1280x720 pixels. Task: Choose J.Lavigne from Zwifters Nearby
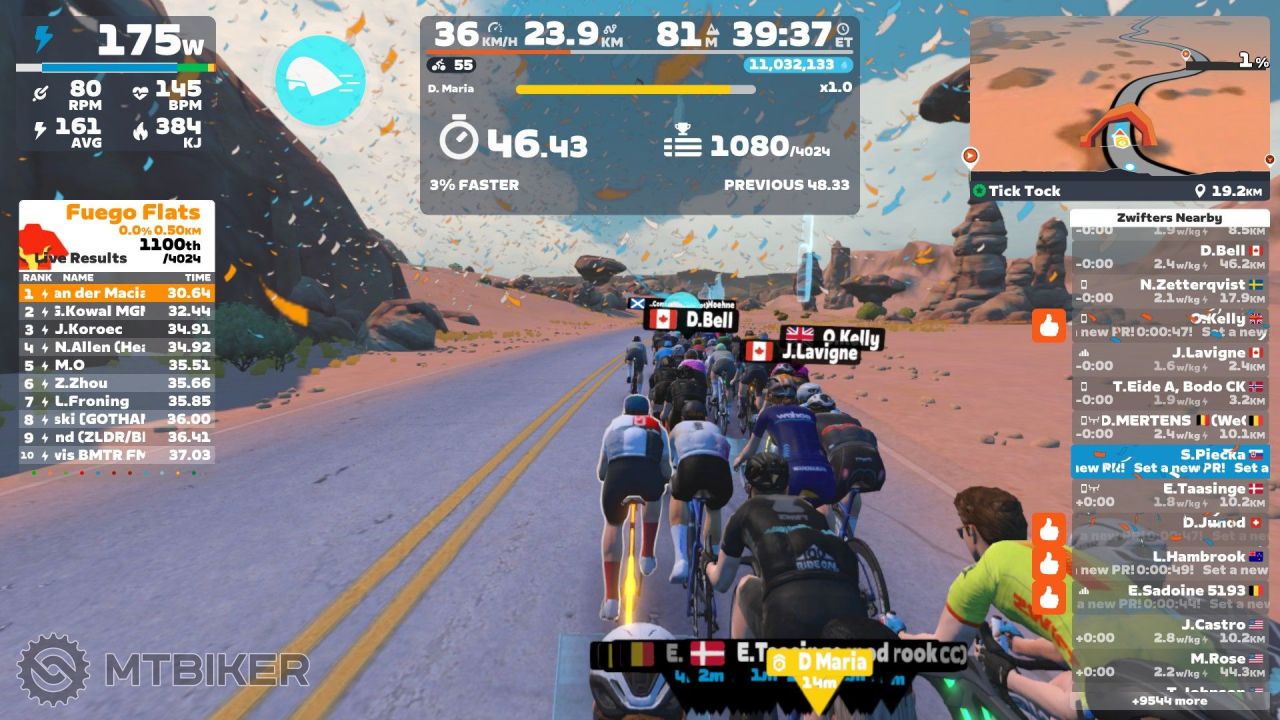click(1170, 359)
